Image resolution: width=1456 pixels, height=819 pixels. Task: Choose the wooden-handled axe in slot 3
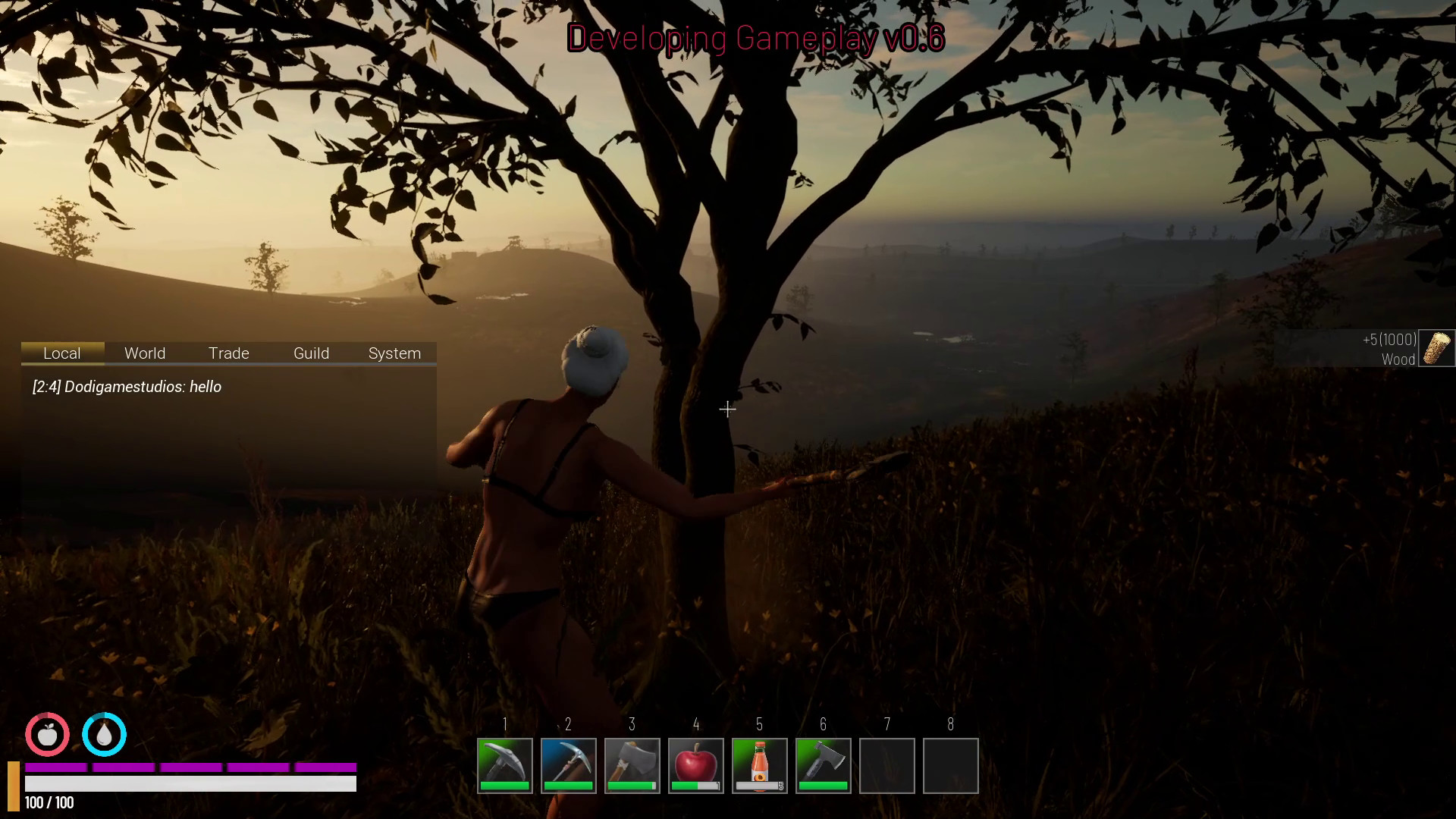[x=632, y=765]
